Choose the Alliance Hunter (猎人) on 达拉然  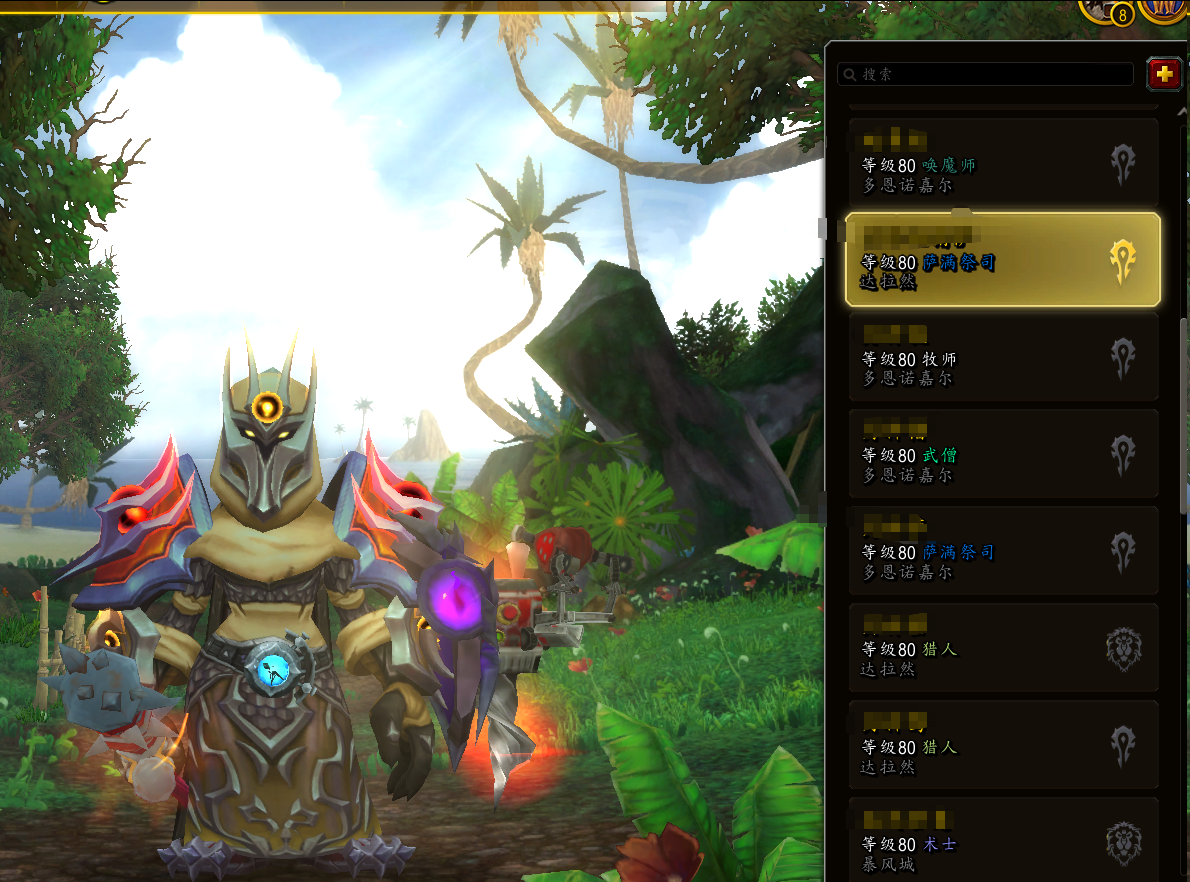[x=1002, y=647]
